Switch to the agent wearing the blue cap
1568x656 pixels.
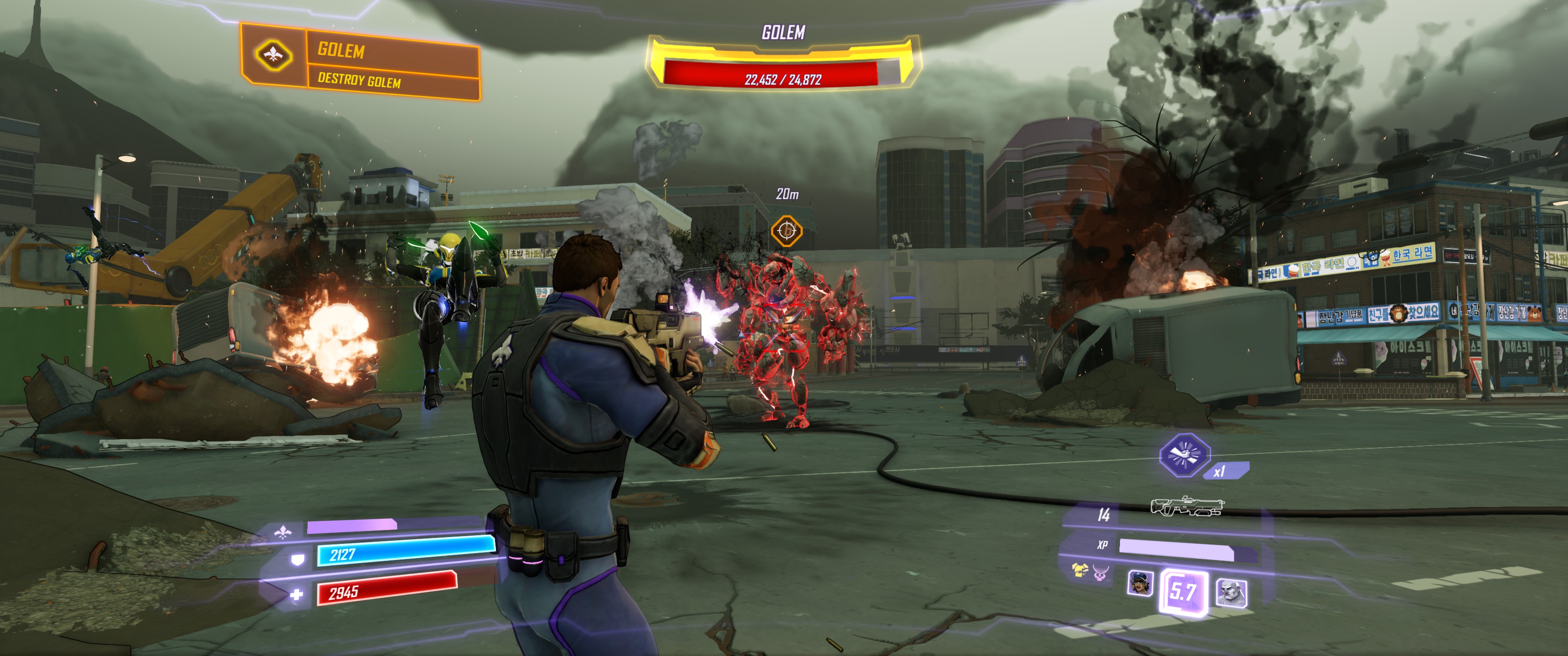click(x=1140, y=583)
